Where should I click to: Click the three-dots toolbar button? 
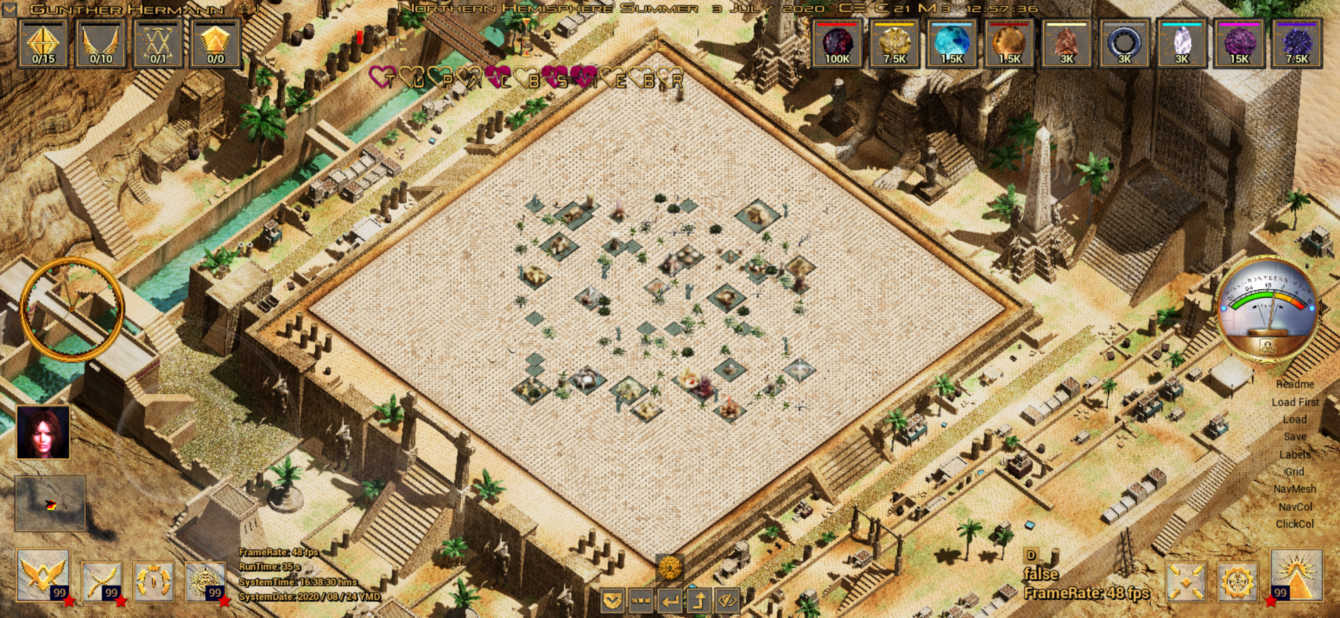click(x=641, y=600)
